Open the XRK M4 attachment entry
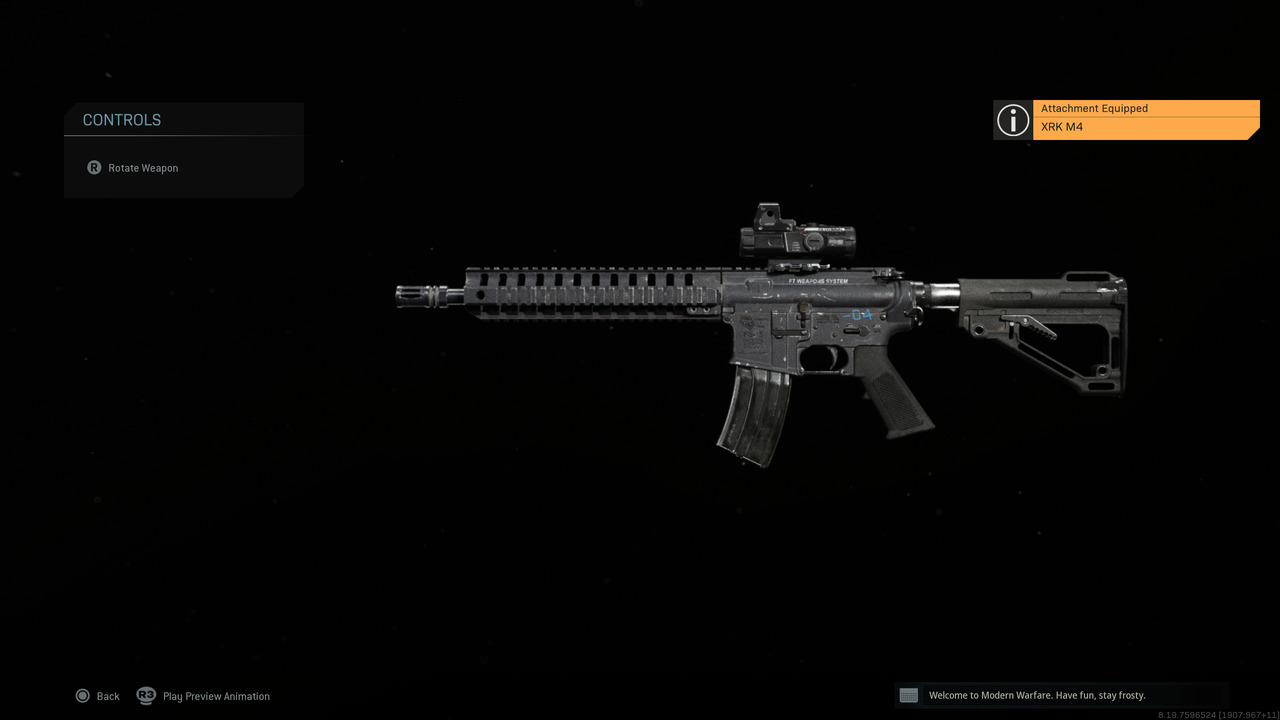1280x720 pixels. tap(1063, 127)
